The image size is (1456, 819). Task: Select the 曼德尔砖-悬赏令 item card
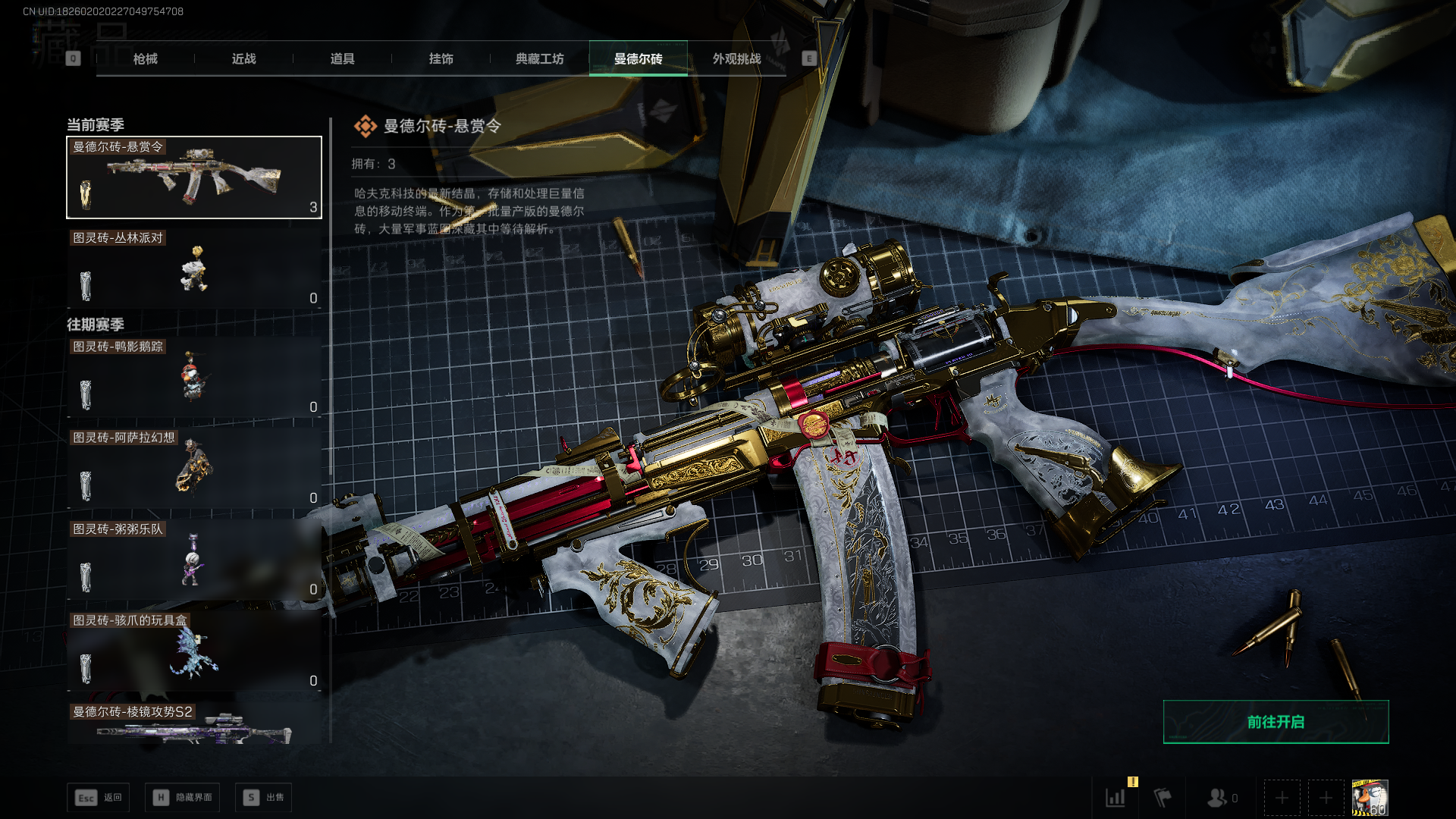pyautogui.click(x=194, y=177)
